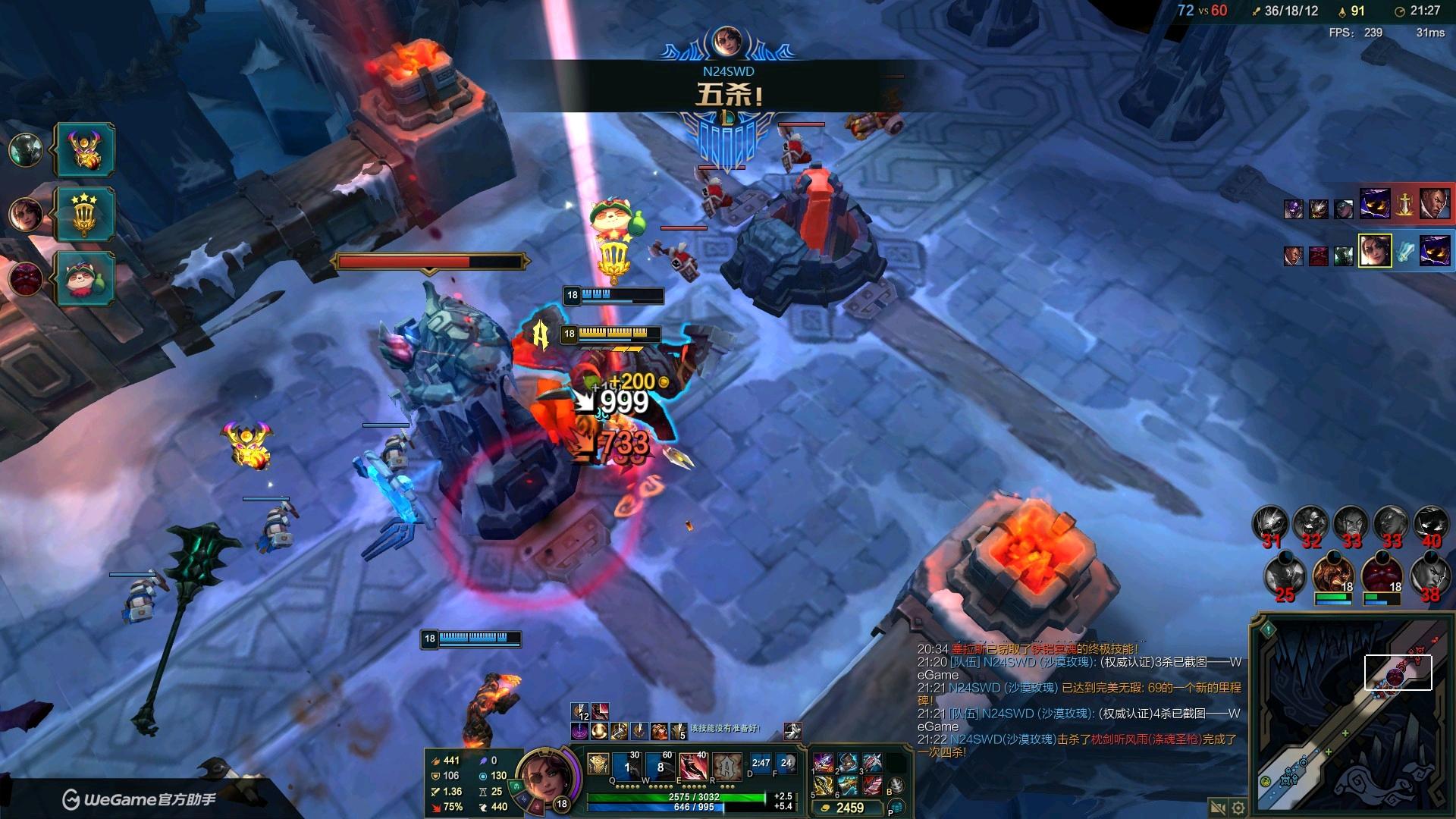Select the three-star mastery emote bubble
The height and width of the screenshot is (819, 1456).
point(85,214)
